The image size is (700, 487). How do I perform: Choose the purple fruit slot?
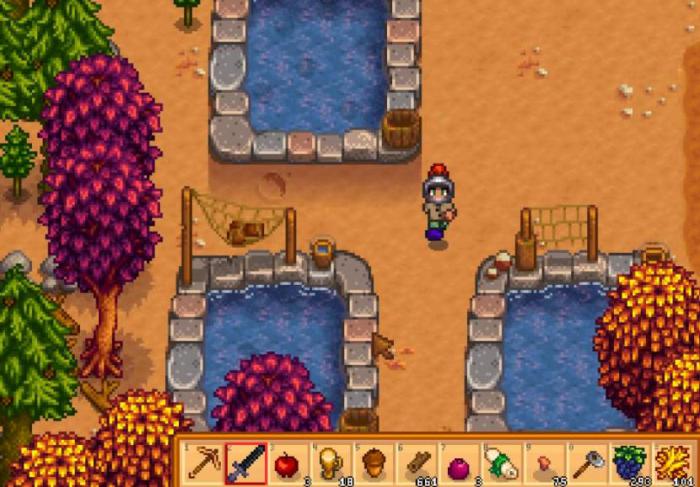pos(457,463)
